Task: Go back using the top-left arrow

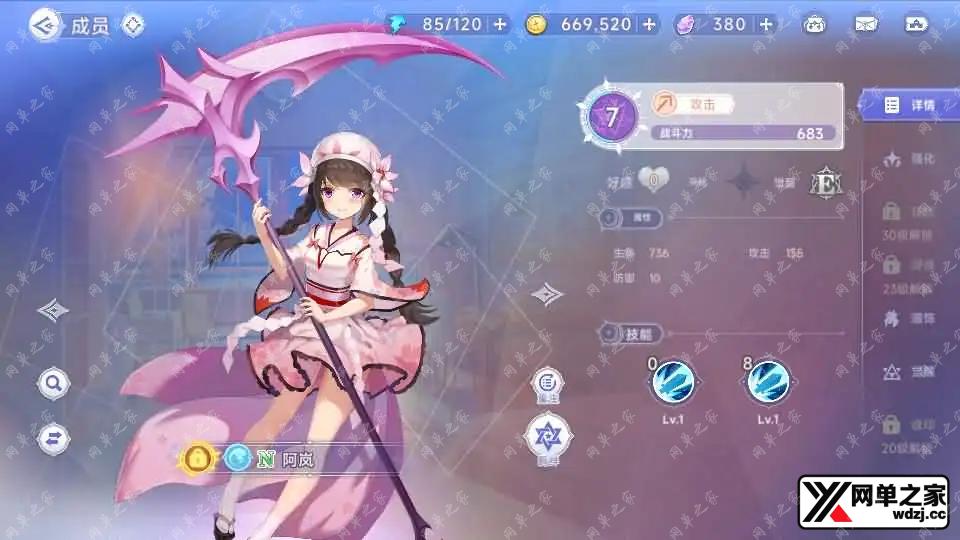Action: pos(43,25)
